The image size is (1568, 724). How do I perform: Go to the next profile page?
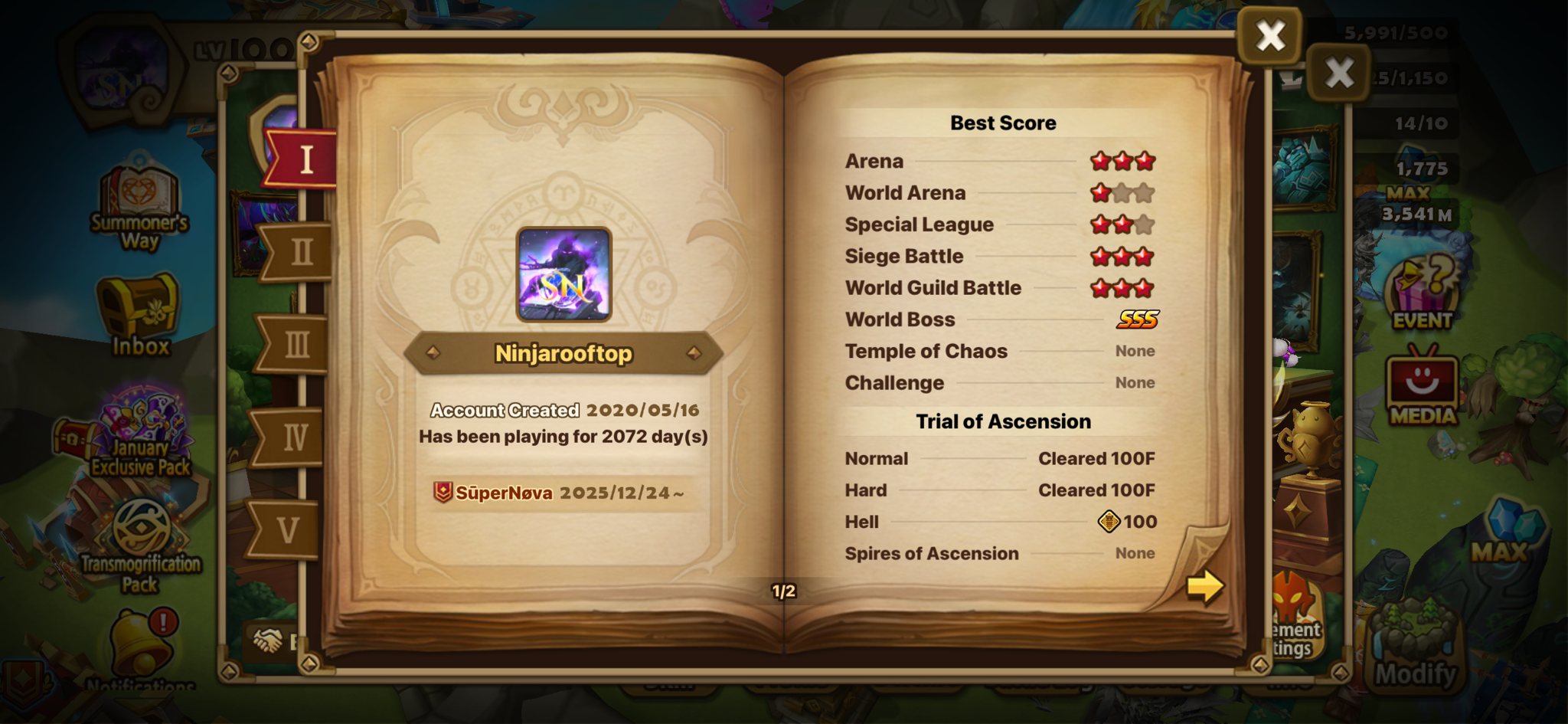click(1204, 587)
